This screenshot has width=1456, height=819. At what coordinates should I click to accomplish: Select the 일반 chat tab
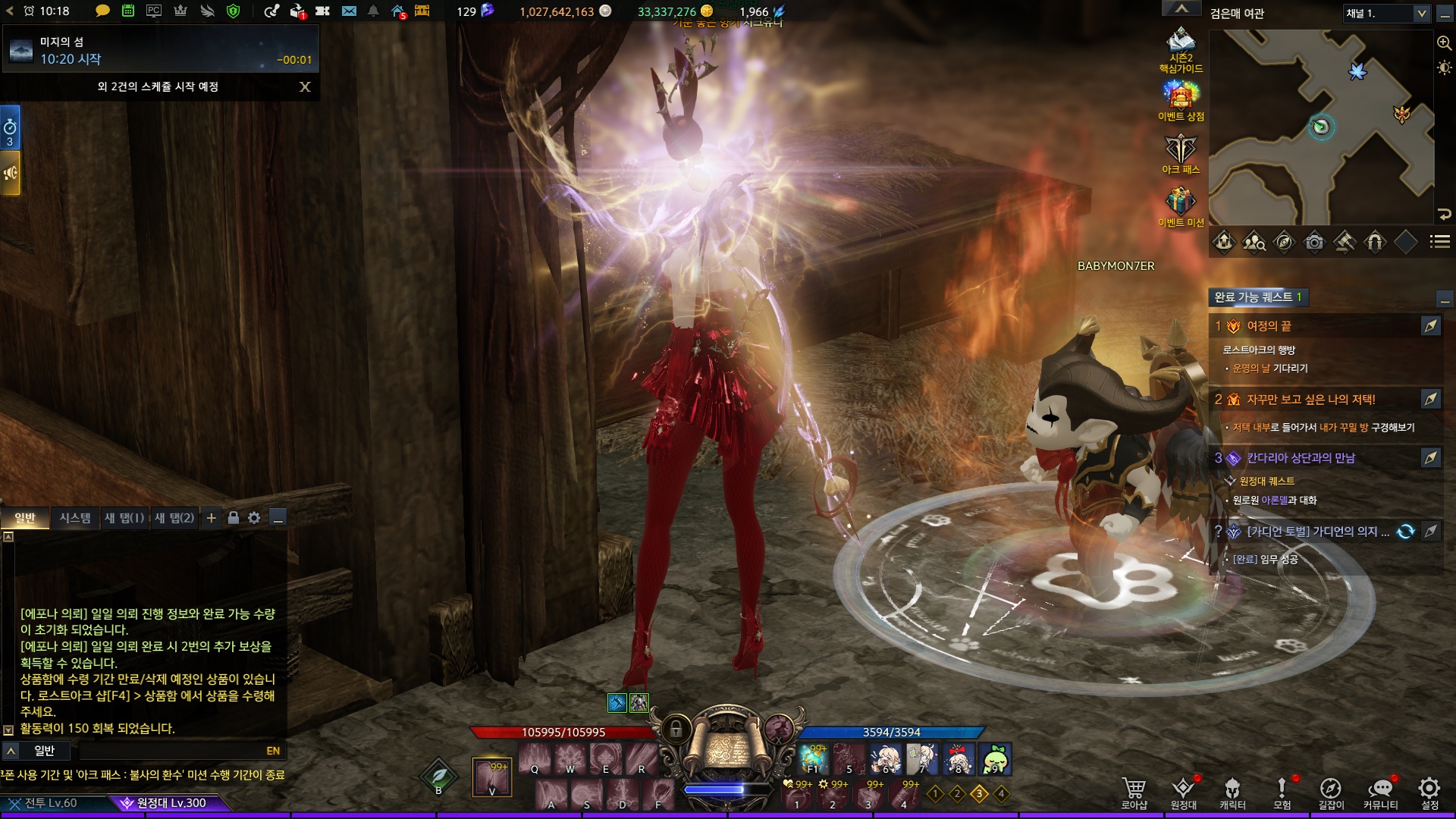click(x=25, y=518)
